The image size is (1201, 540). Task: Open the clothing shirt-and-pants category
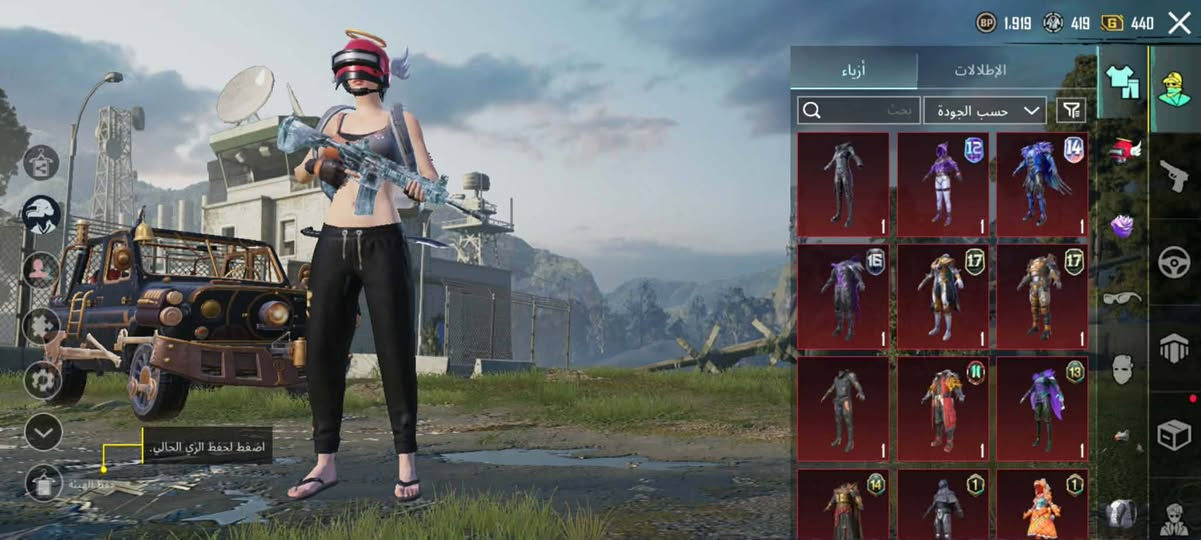(1122, 82)
